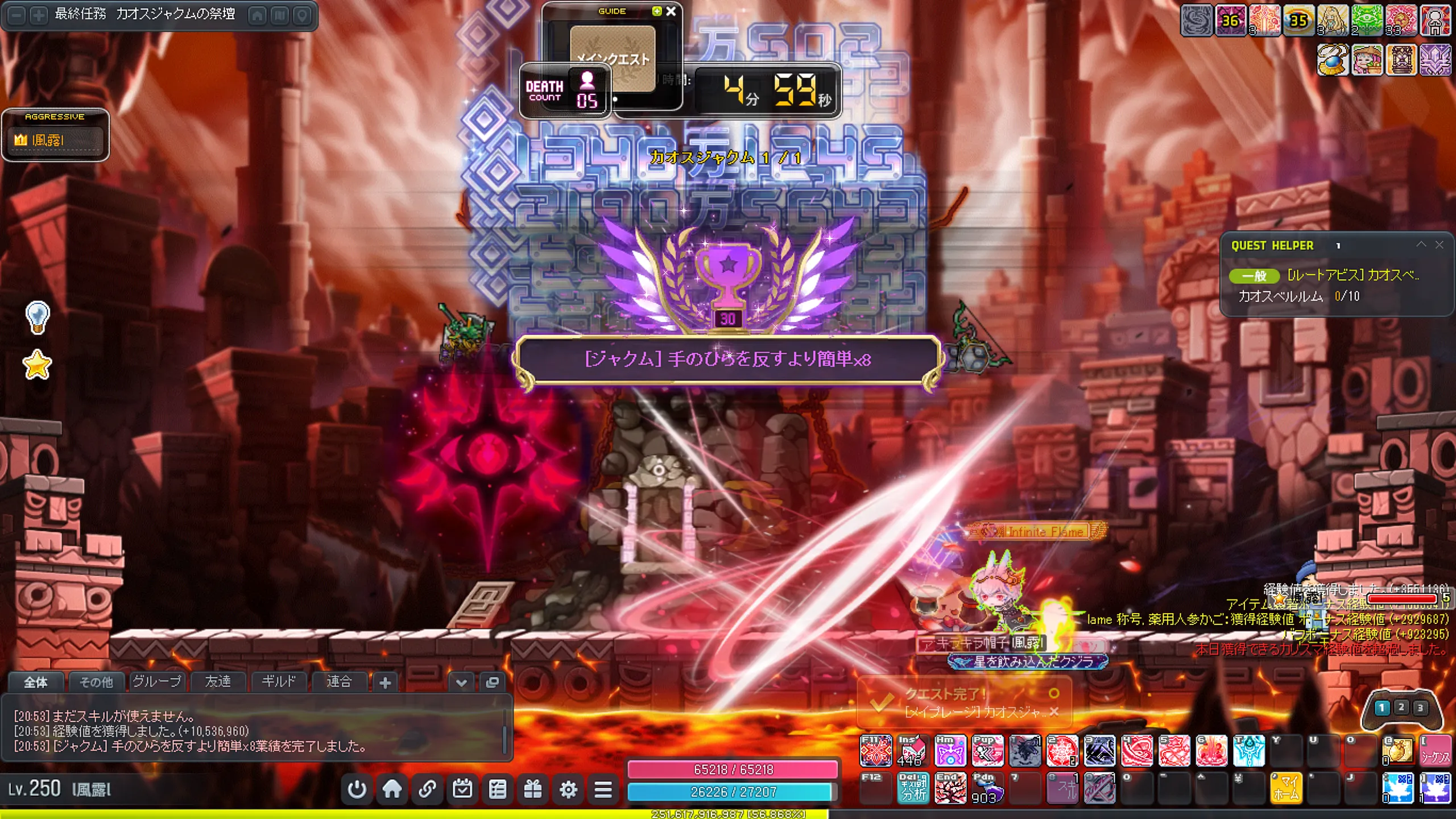The image size is (1456, 819).
Task: Add a new chat tab with plus
Action: 385,682
